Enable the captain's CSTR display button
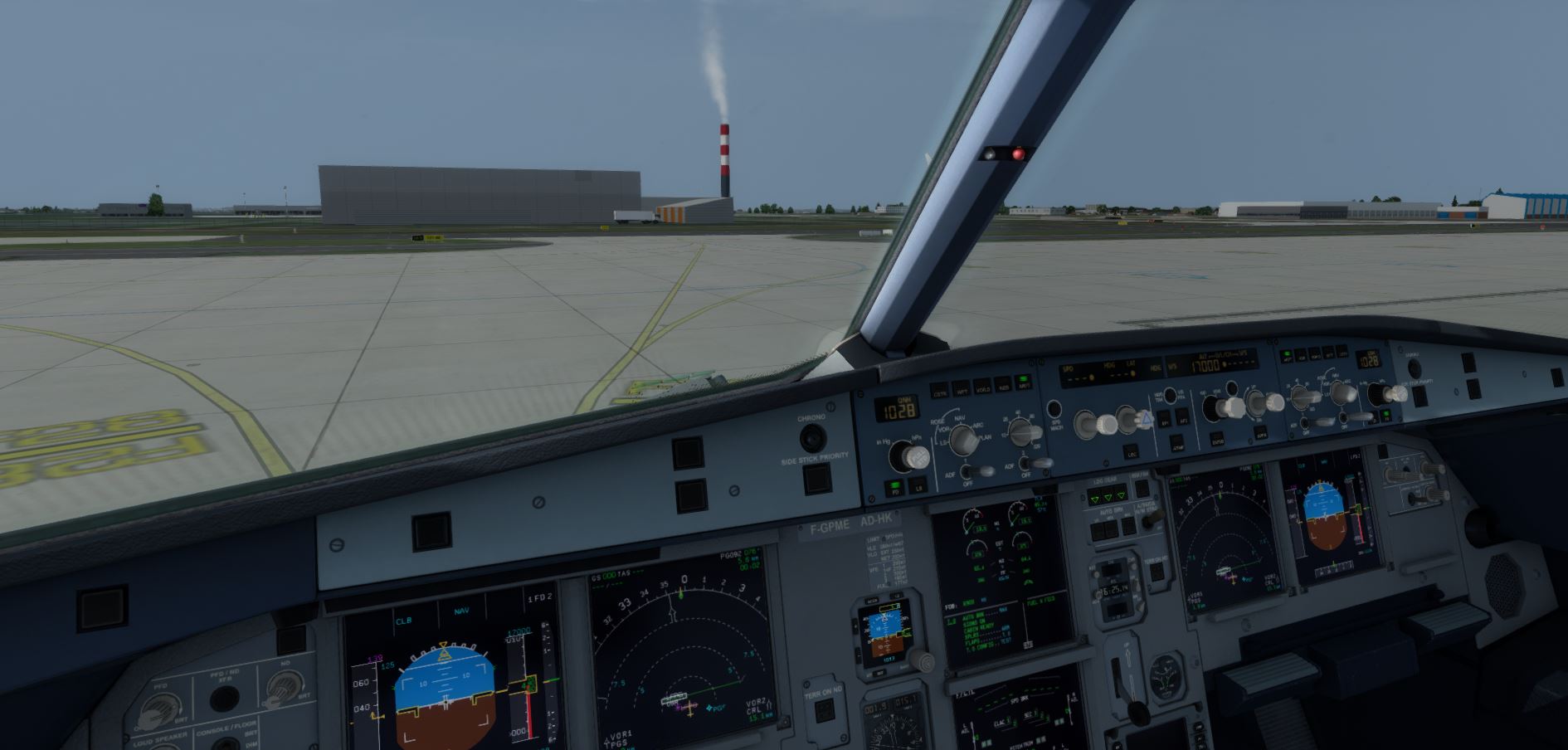 pyautogui.click(x=940, y=390)
